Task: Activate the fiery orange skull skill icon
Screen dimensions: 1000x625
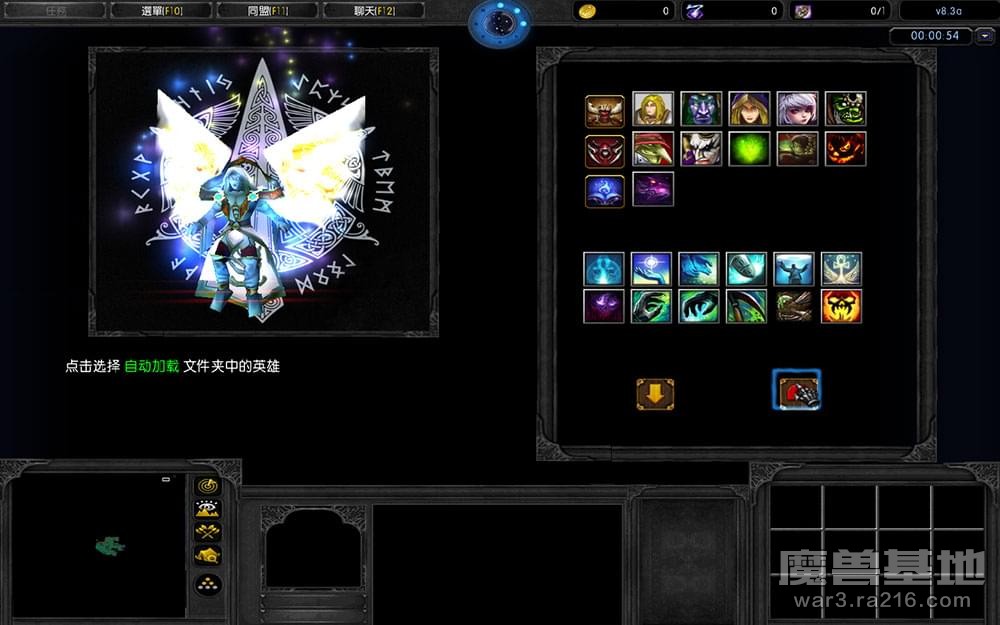Action: tap(841, 306)
